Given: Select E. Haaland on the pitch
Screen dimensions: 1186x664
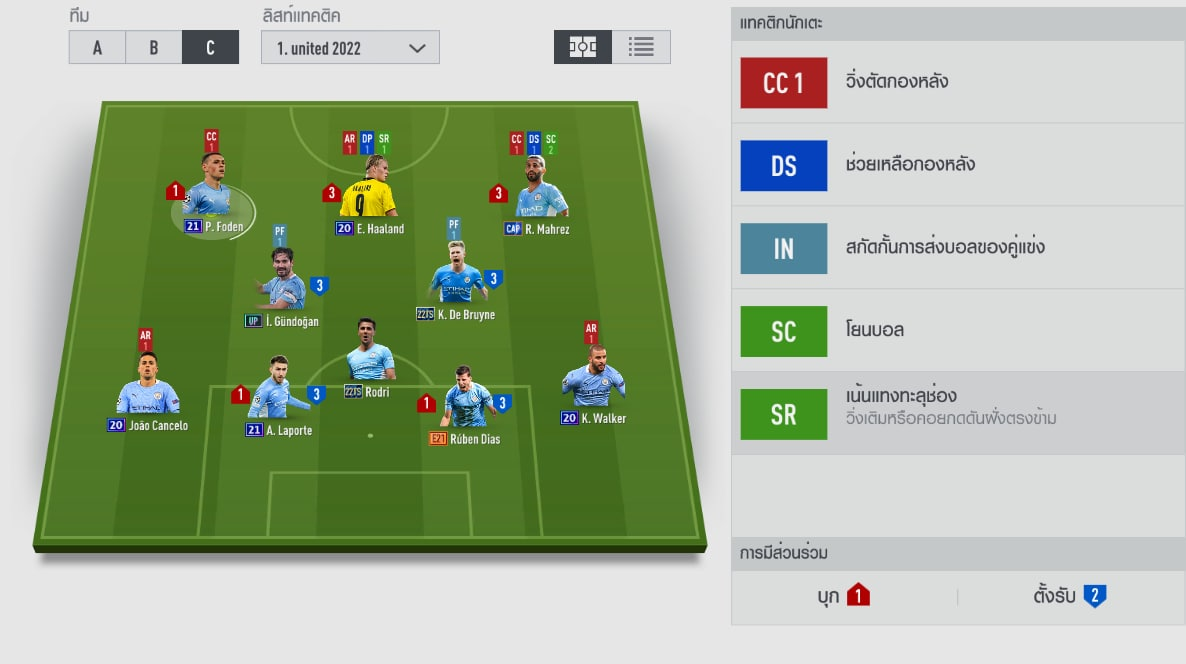Looking at the screenshot, I should coord(368,194).
